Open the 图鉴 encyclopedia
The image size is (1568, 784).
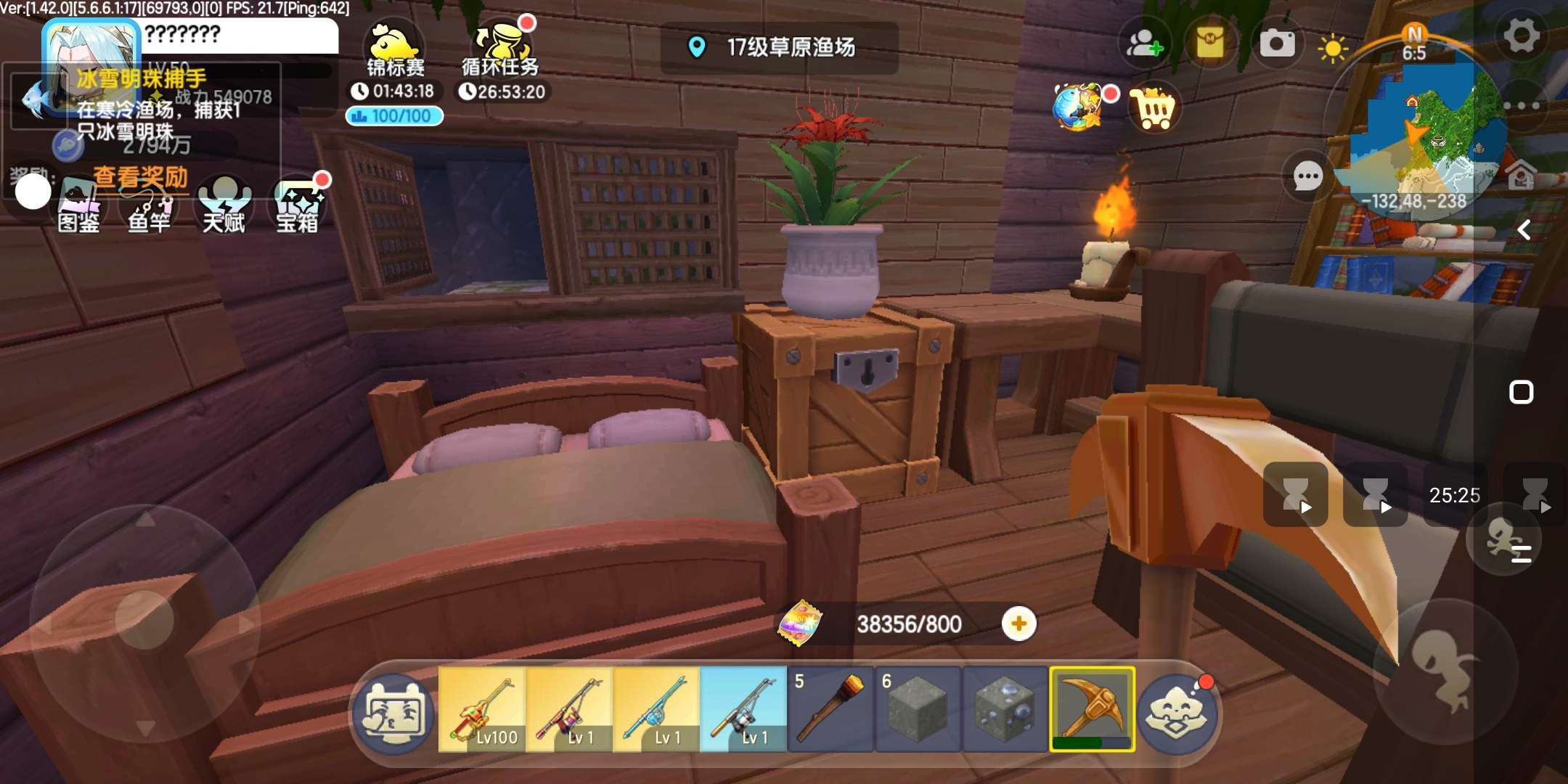click(78, 207)
